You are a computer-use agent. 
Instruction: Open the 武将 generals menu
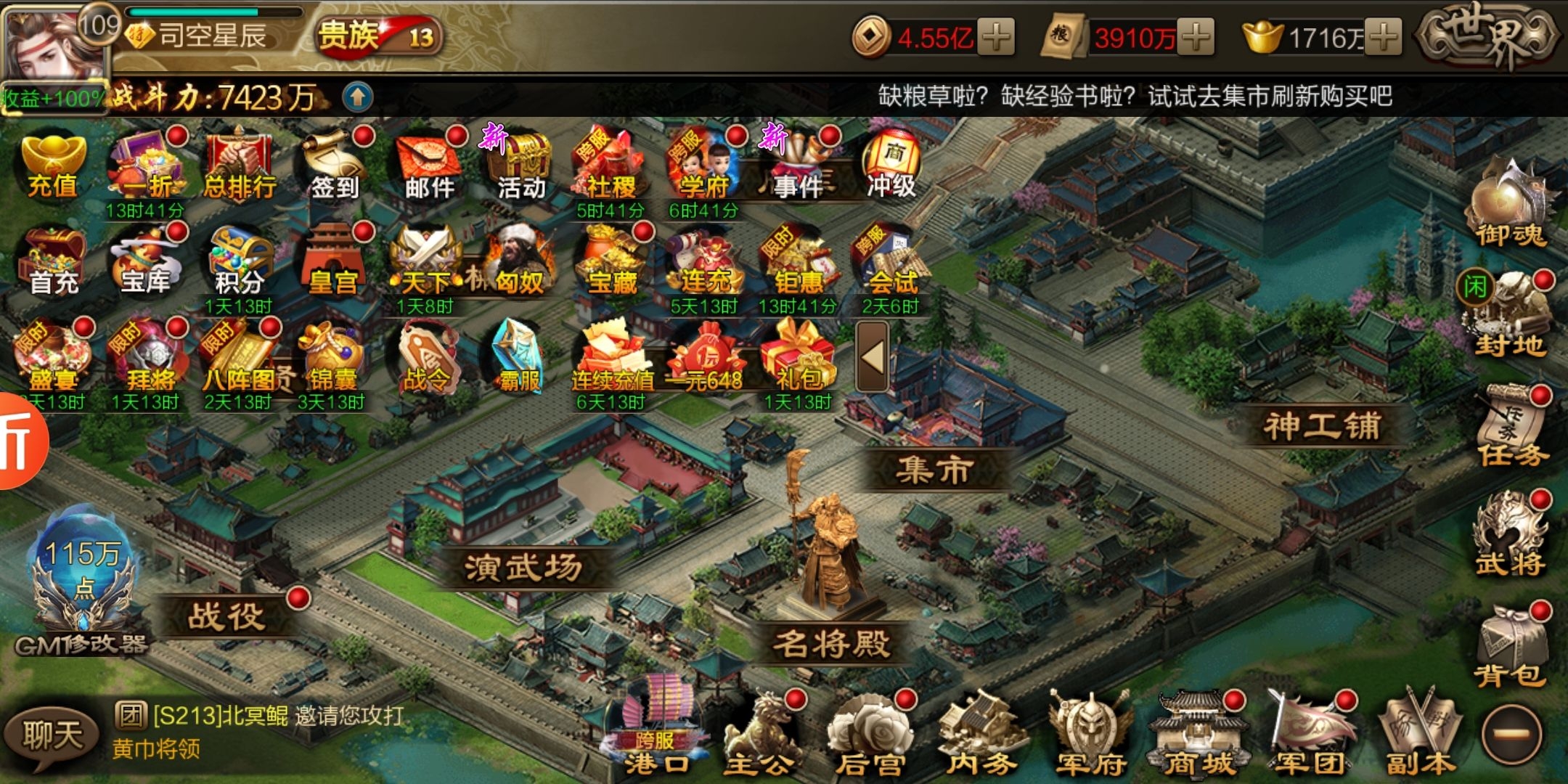(1510, 537)
